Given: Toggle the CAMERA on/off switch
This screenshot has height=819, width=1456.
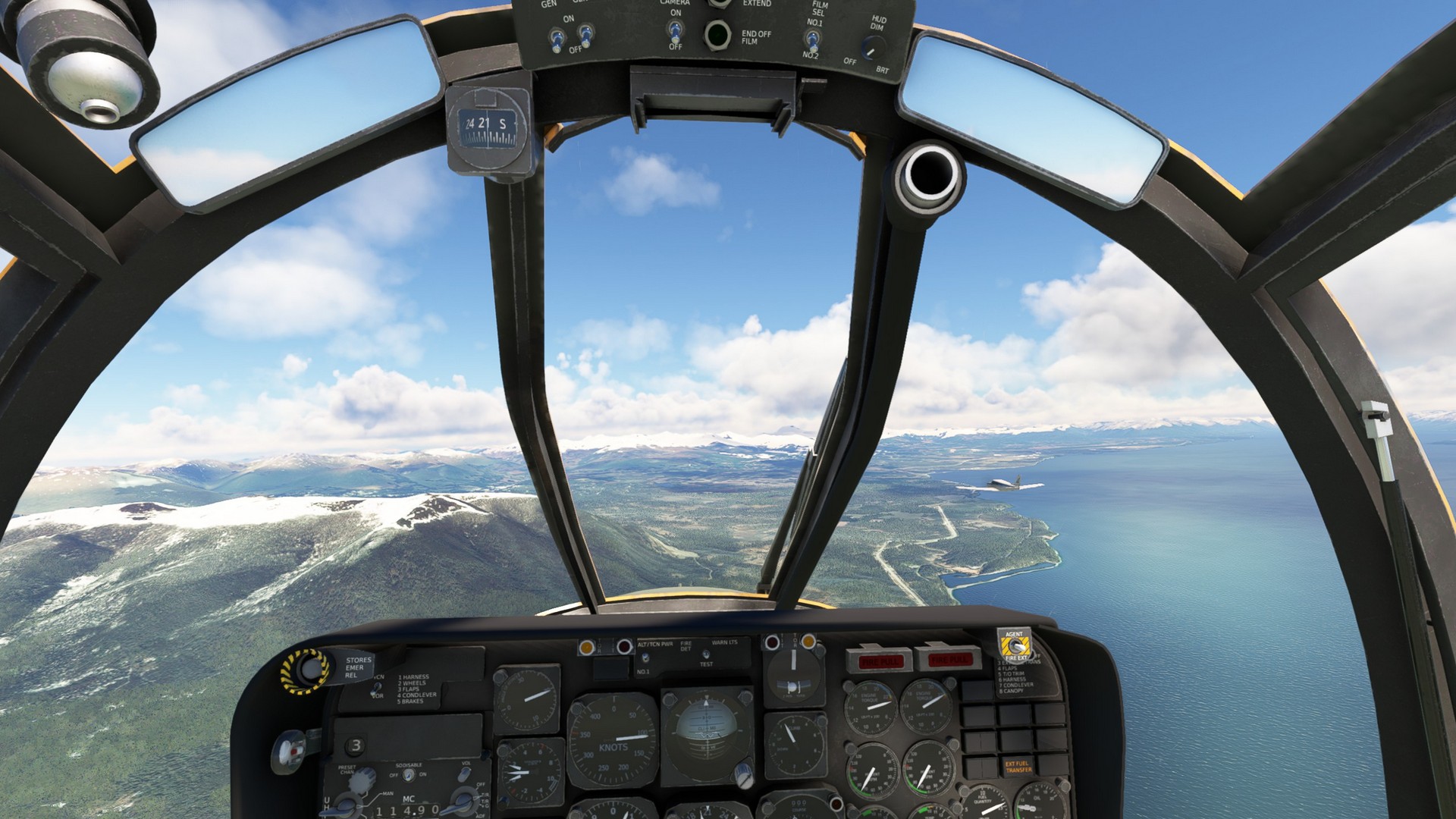Looking at the screenshot, I should (x=674, y=31).
